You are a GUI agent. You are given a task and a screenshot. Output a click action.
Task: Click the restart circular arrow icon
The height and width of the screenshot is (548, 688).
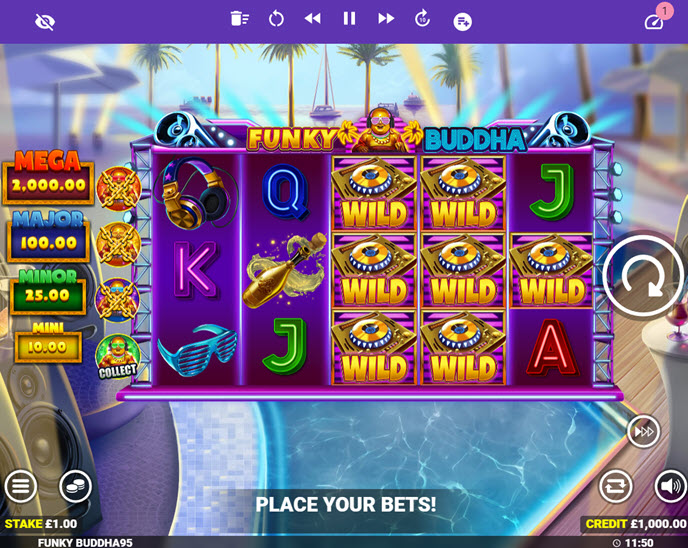pyautogui.click(x=276, y=18)
